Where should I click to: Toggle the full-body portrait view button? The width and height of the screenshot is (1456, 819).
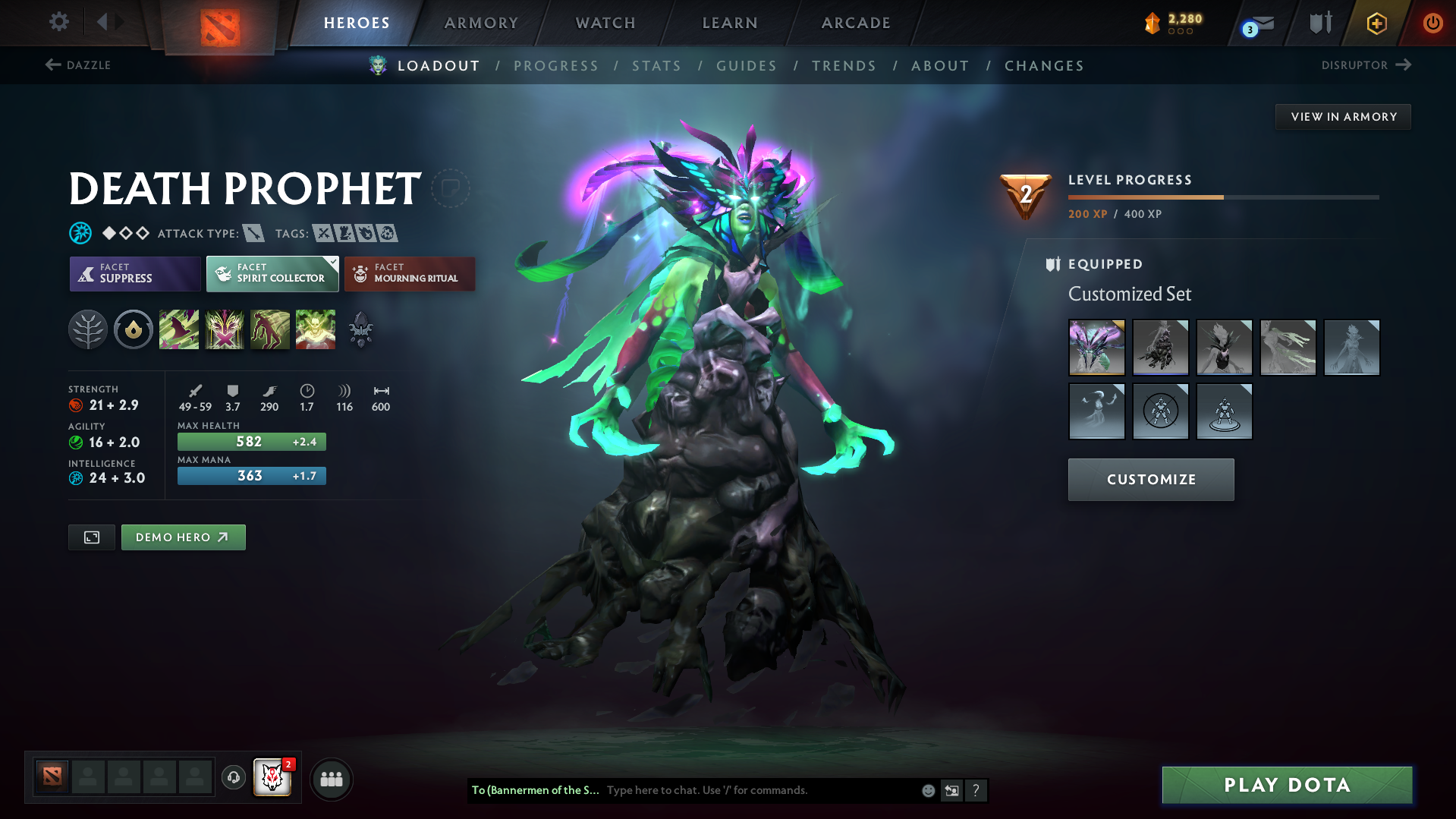pyautogui.click(x=91, y=537)
